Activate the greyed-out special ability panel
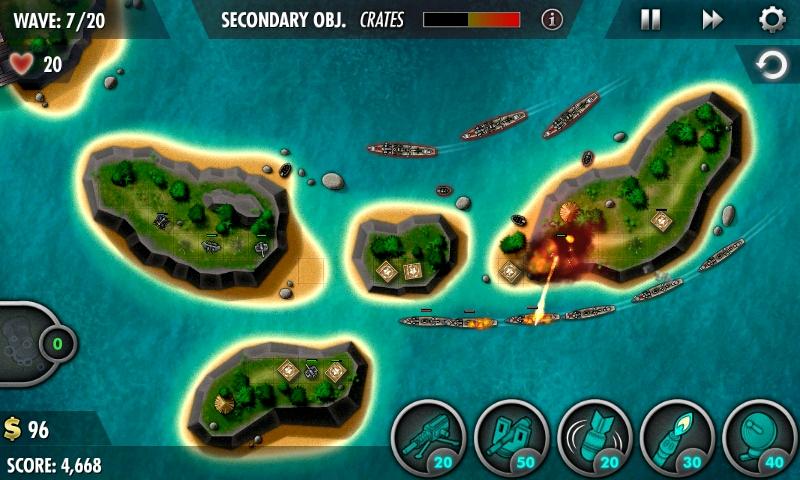 (x=25, y=343)
